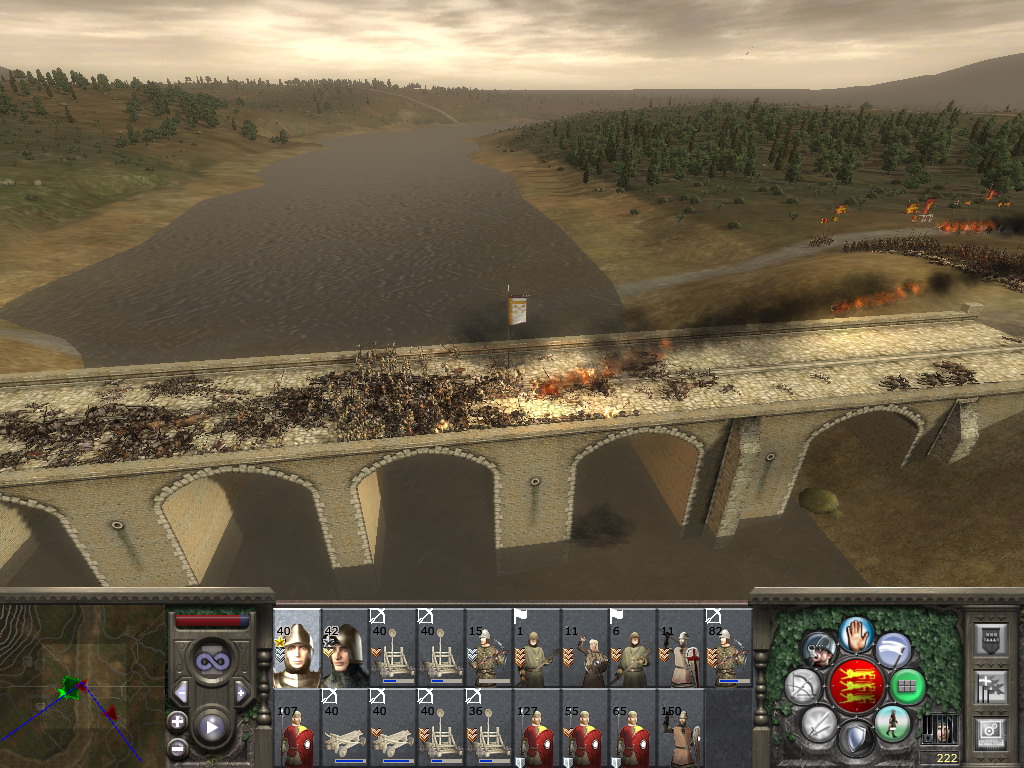Click the red three lions faction emblem

coord(856,686)
